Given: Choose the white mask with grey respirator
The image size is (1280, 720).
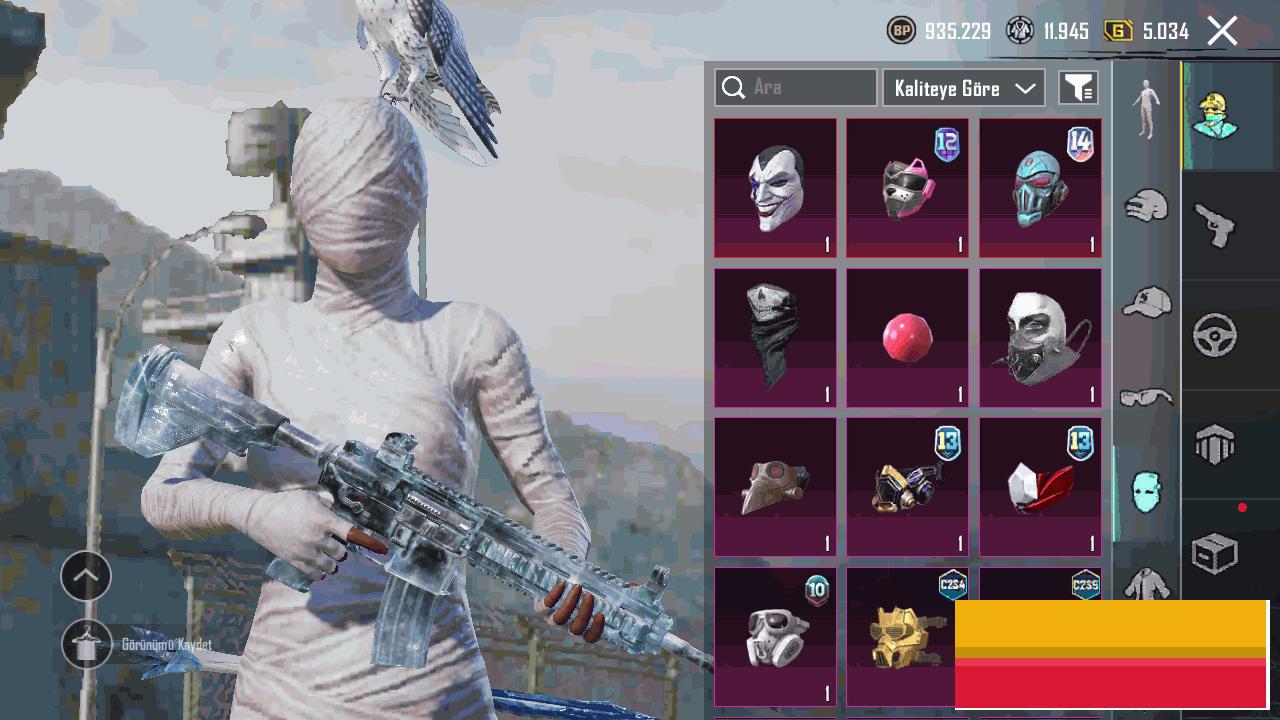Looking at the screenshot, I should (x=1040, y=338).
